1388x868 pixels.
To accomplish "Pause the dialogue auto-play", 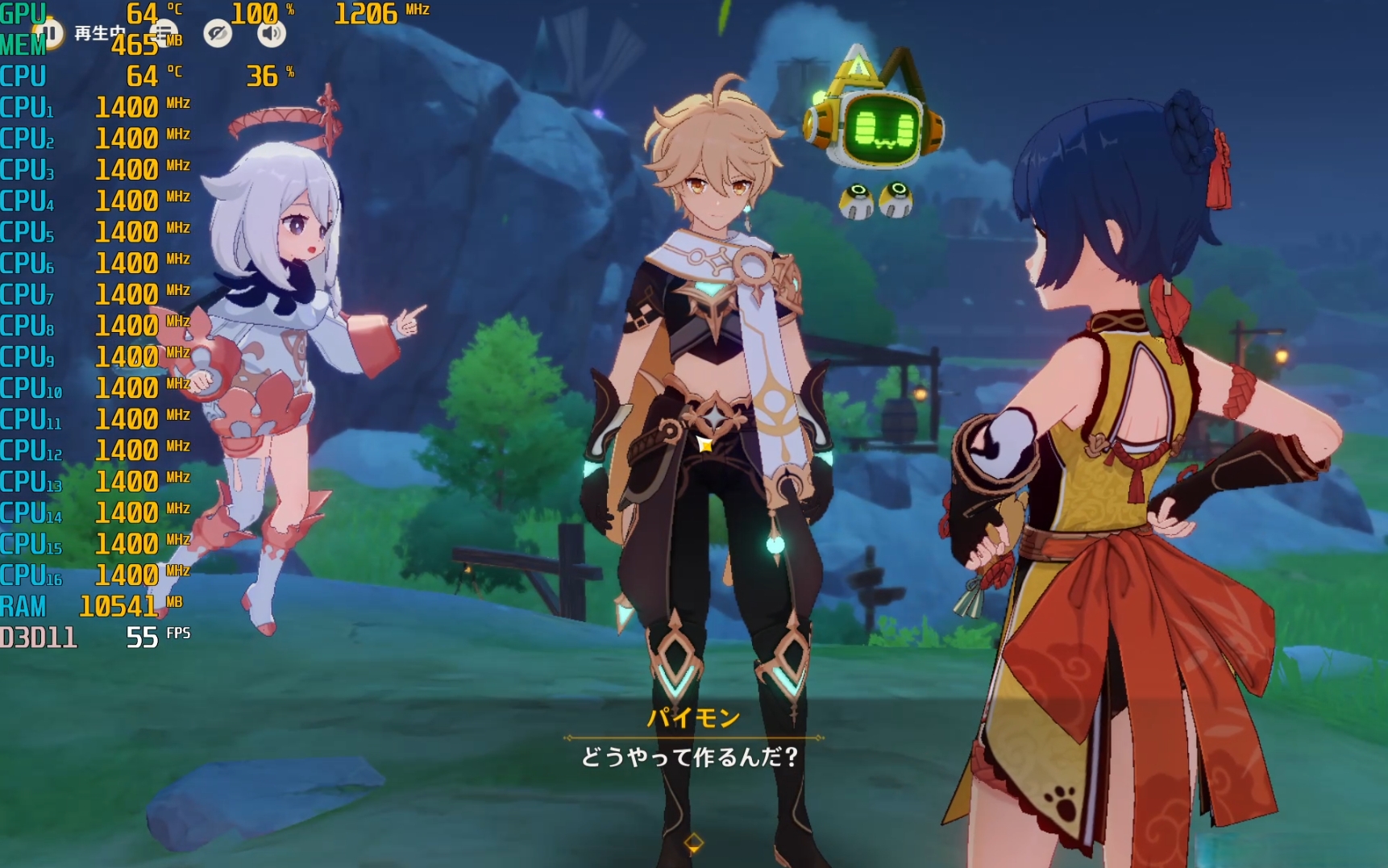I will [49, 34].
